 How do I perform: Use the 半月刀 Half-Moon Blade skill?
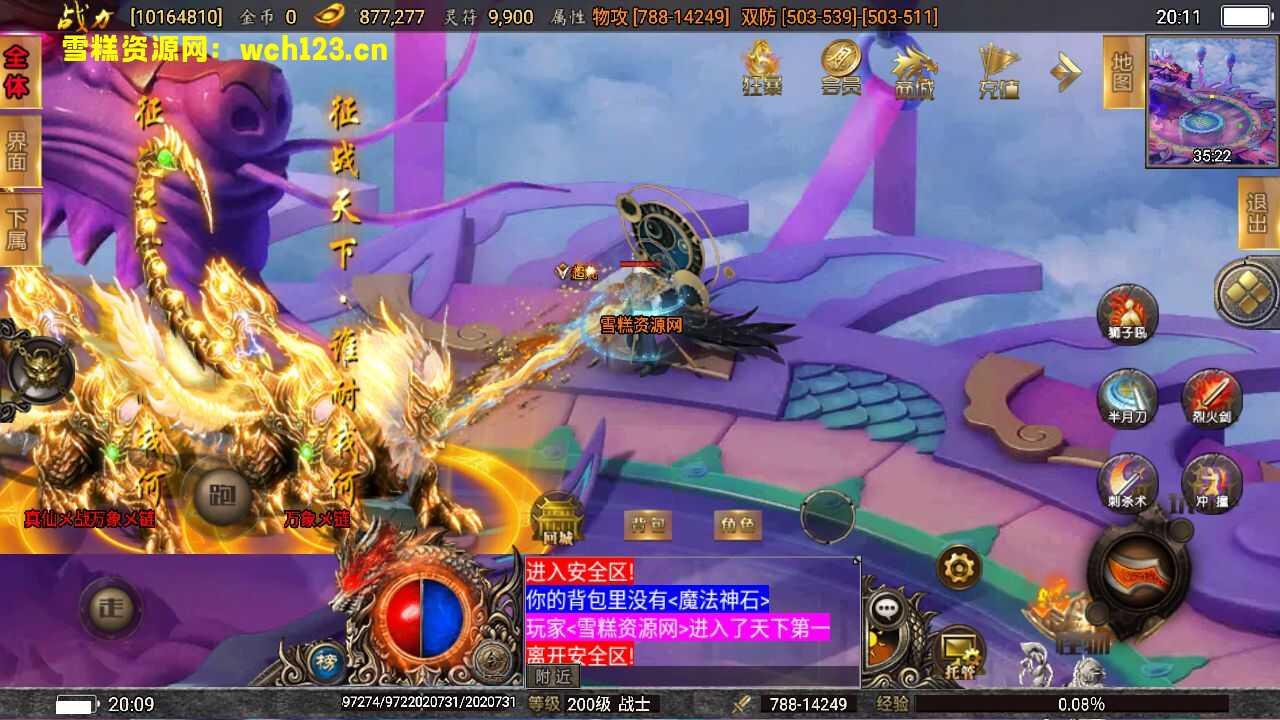(x=1126, y=398)
